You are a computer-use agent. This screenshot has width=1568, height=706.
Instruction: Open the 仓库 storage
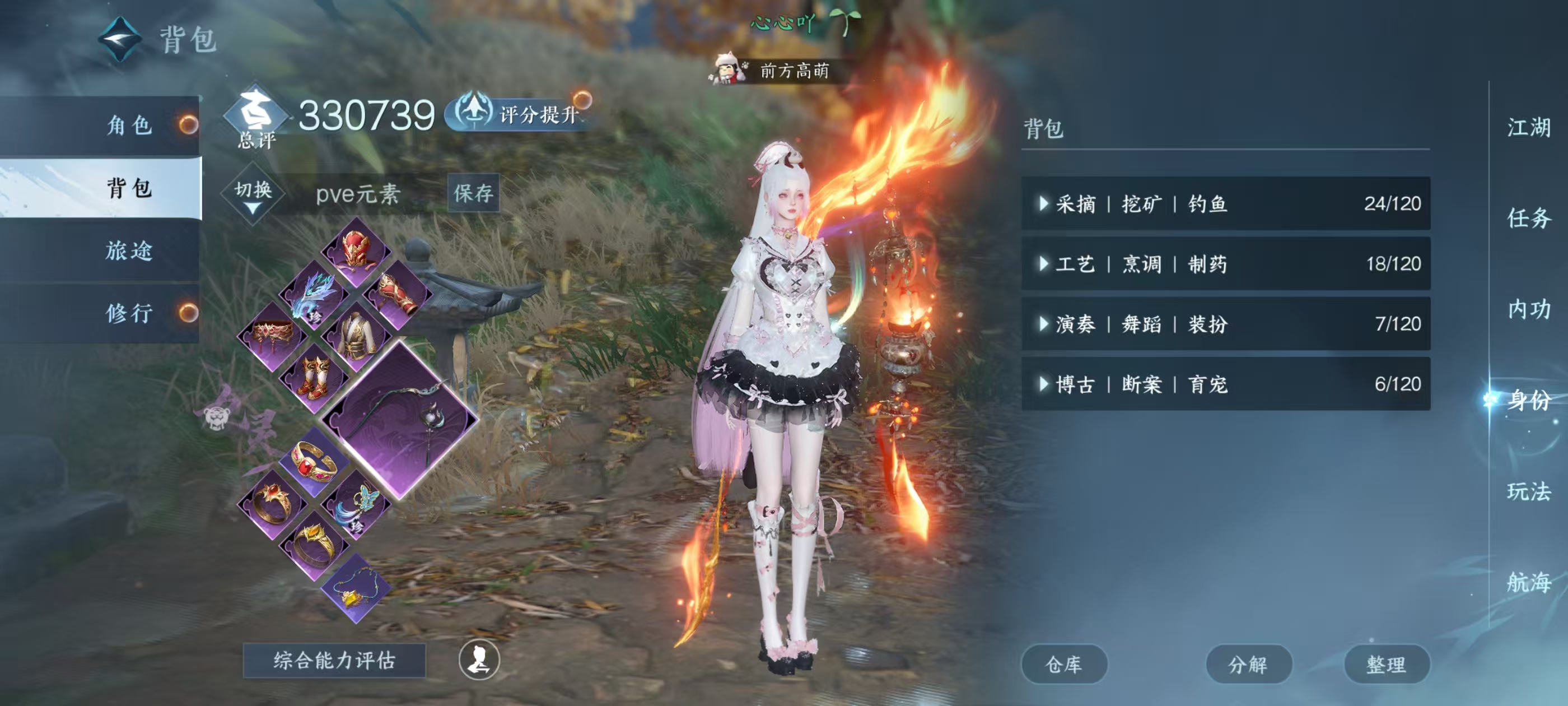[x=1063, y=664]
